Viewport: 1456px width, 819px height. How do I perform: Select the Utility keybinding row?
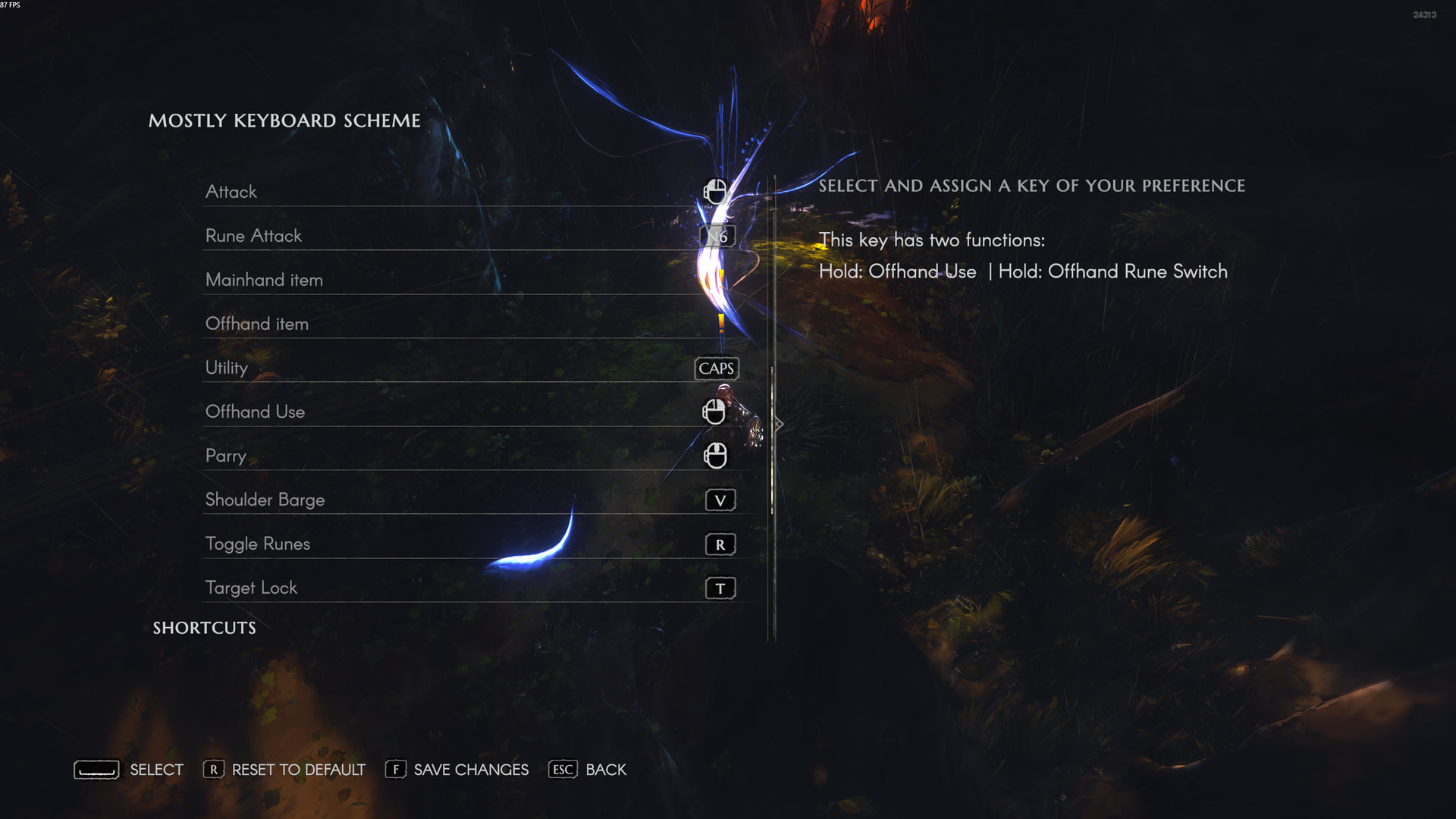(x=470, y=368)
